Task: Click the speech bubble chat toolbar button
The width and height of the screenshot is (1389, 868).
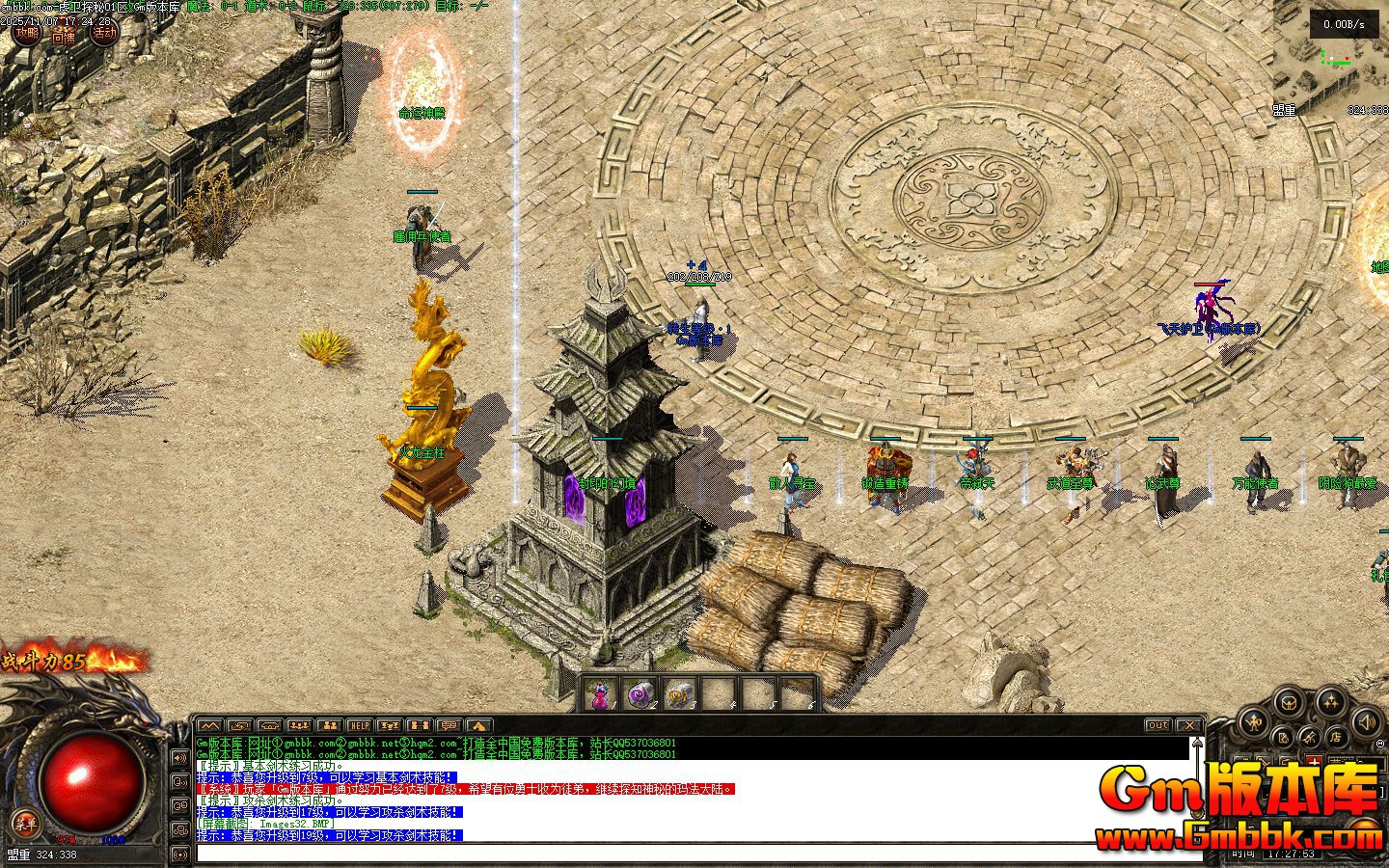Action: pyautogui.click(x=449, y=725)
